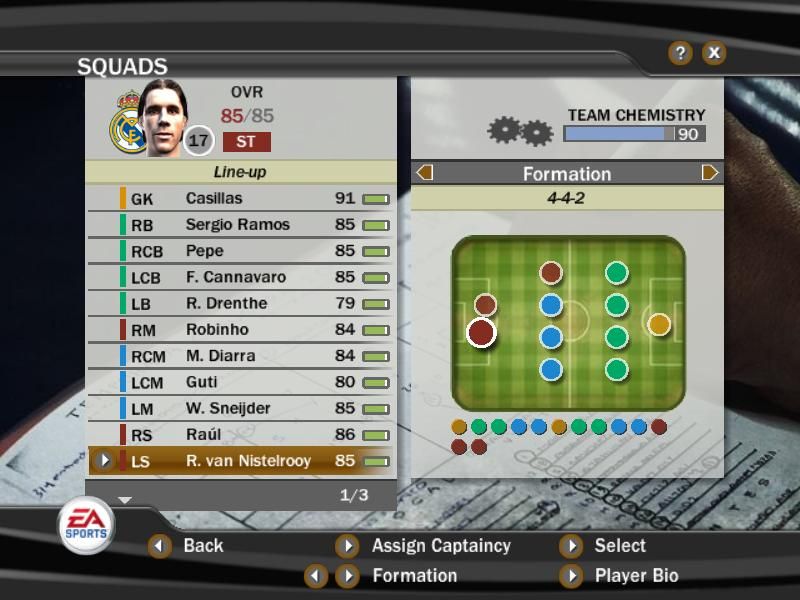Switch to next formation with right arrow
This screenshot has width=800, height=600.
(x=710, y=173)
